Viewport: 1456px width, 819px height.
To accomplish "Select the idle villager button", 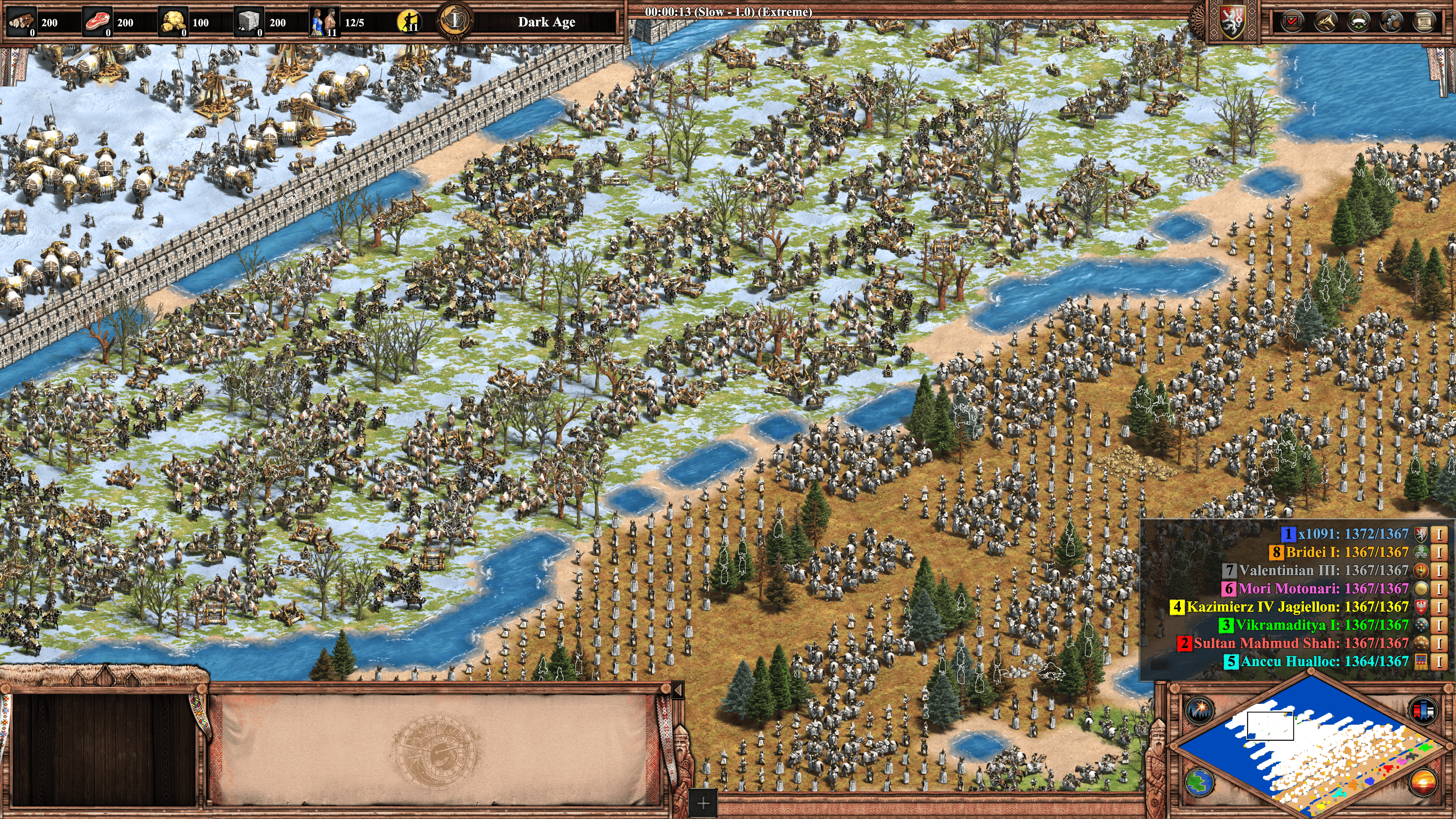I will point(409,22).
